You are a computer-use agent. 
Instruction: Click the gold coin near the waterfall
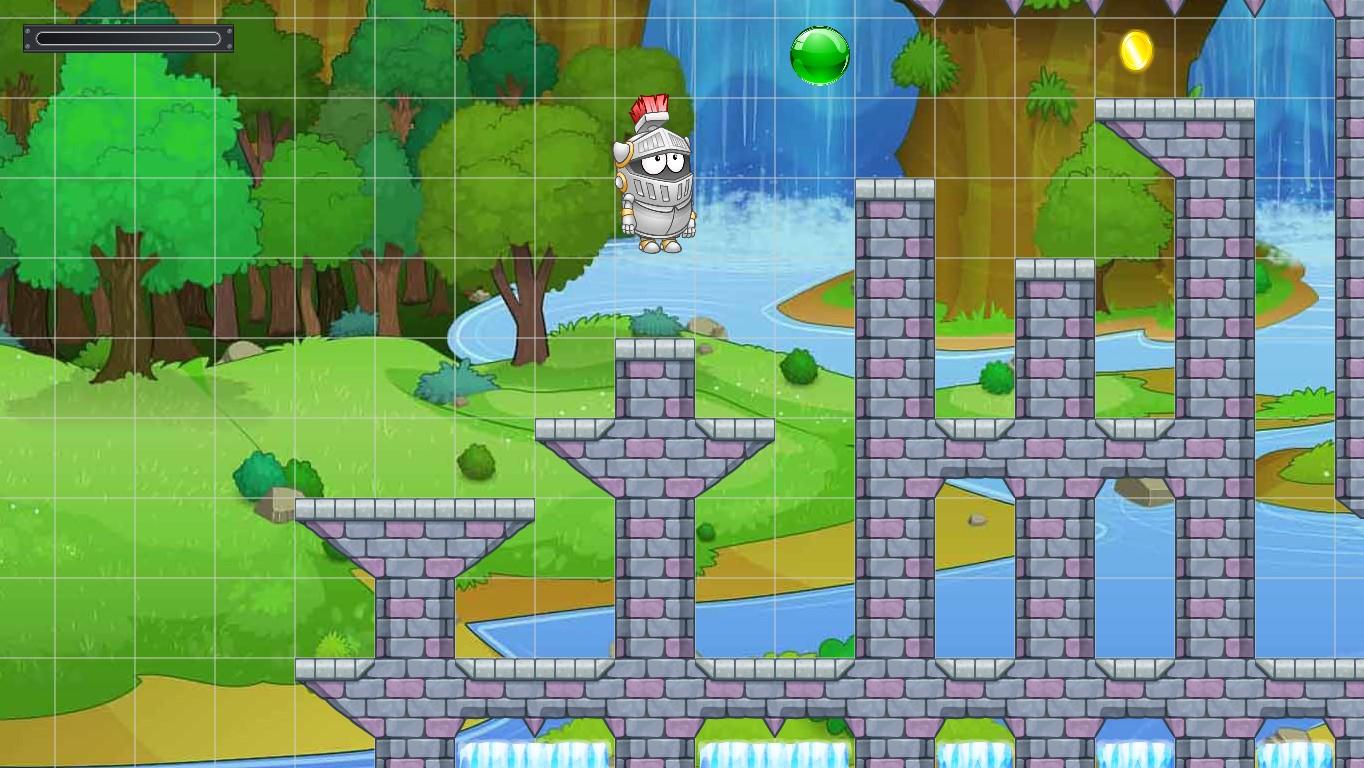[1137, 52]
